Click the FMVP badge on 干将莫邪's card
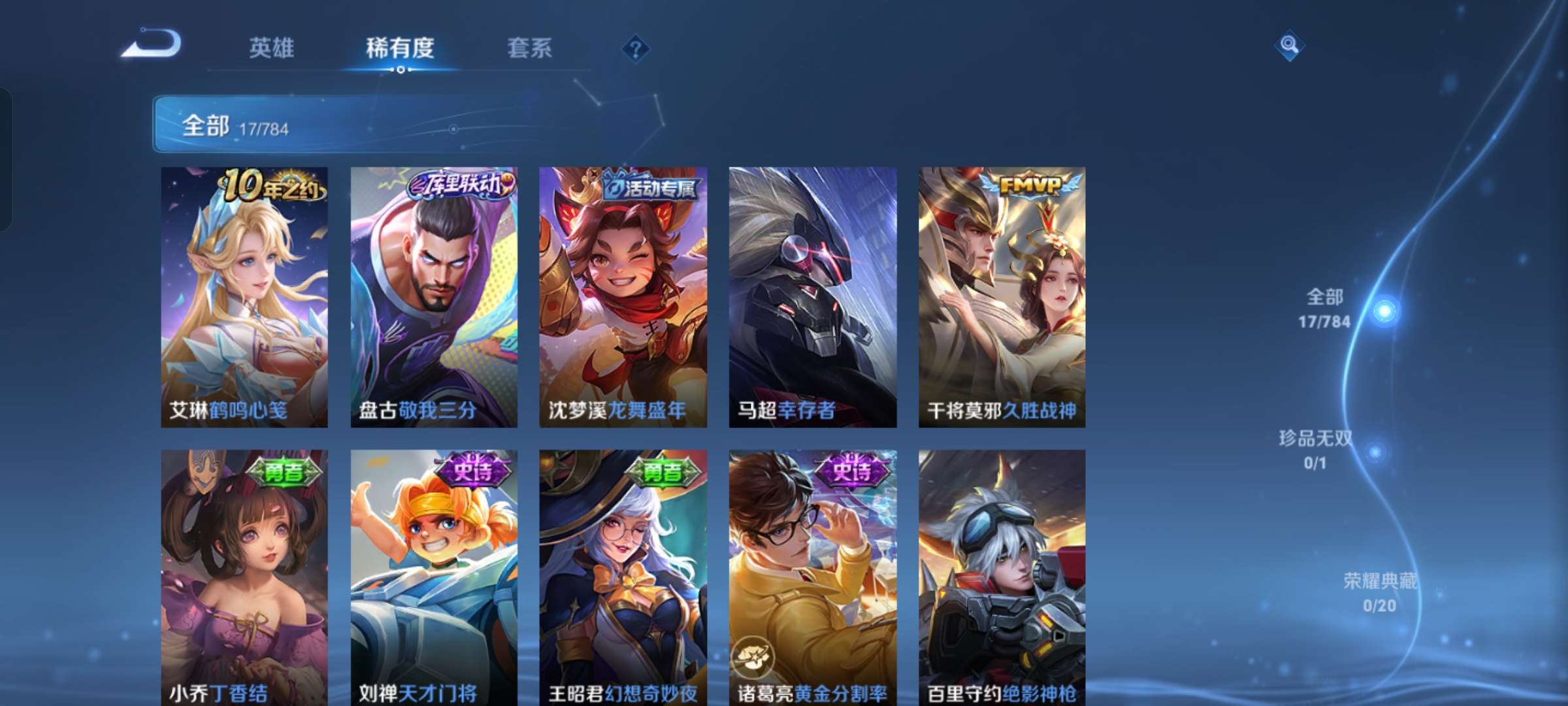The height and width of the screenshot is (706, 1568). (x=1032, y=185)
